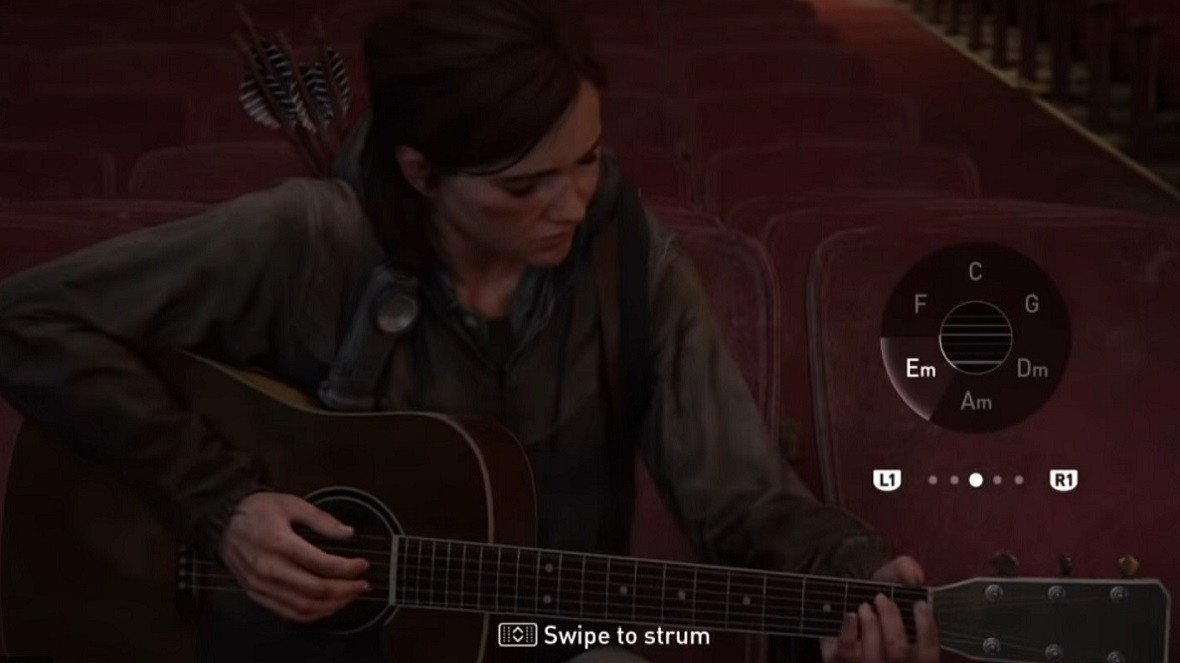Select the highlighted chord page dot
The height and width of the screenshot is (663, 1180).
976,480
